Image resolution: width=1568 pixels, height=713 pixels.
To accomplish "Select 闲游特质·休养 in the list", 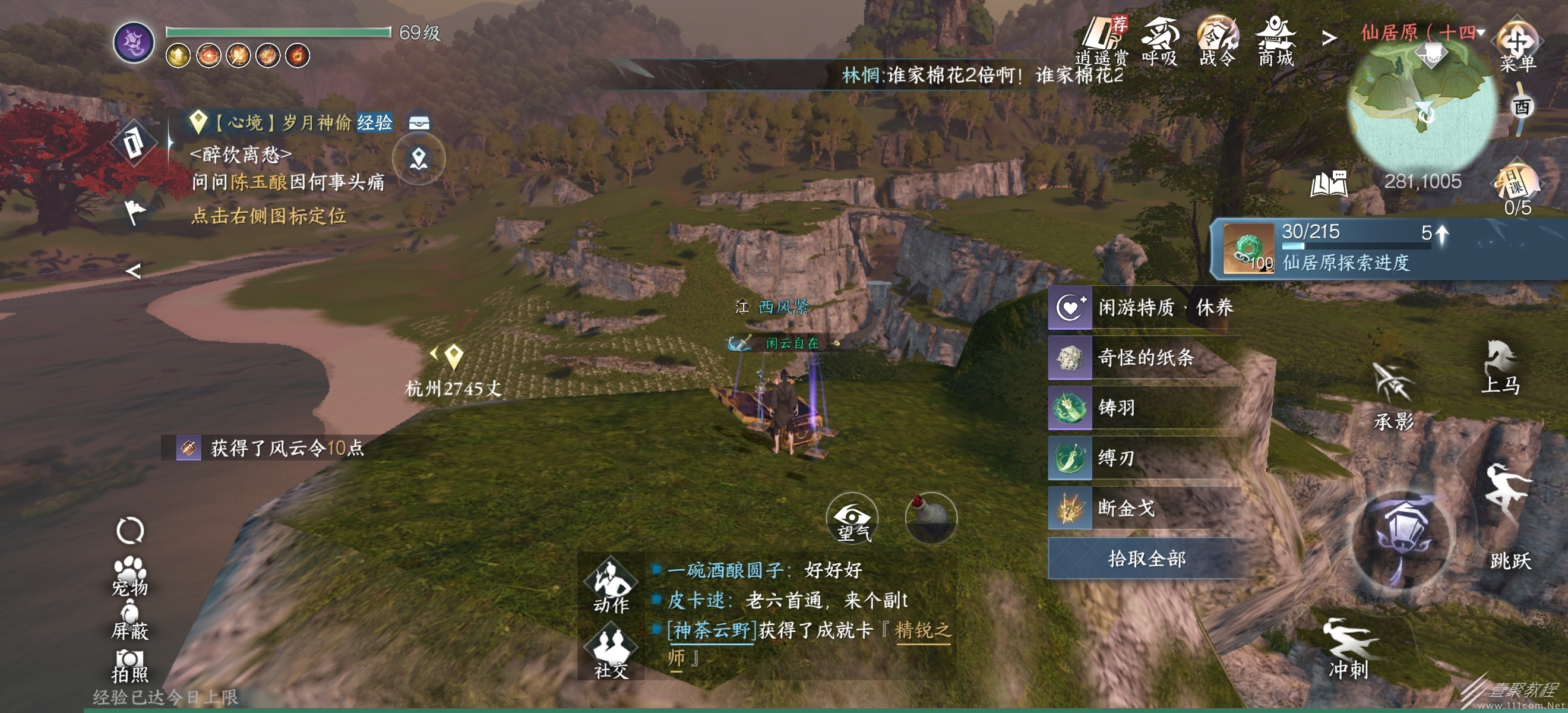I will tap(1145, 308).
